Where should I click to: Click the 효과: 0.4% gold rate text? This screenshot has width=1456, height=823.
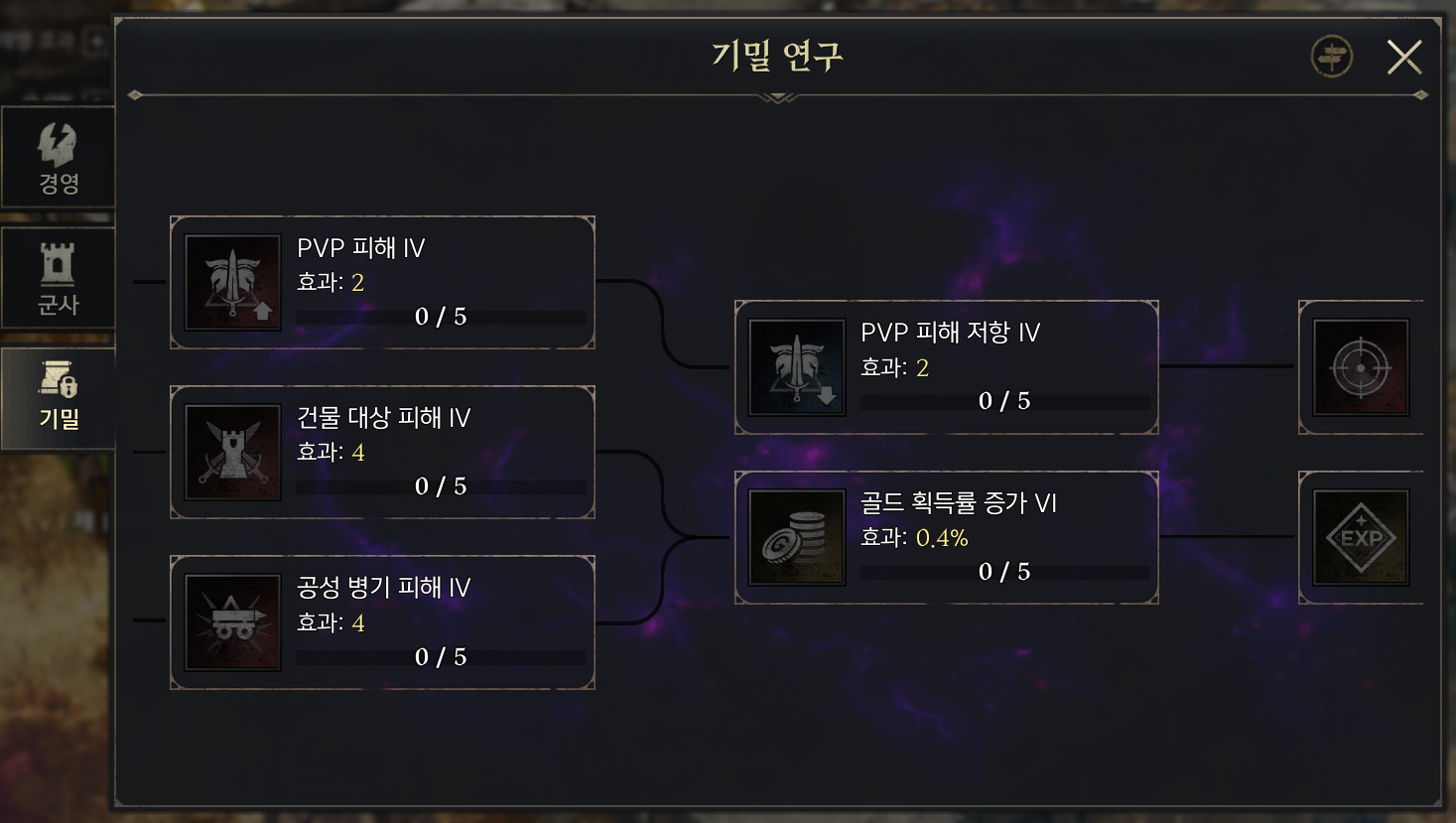point(914,536)
